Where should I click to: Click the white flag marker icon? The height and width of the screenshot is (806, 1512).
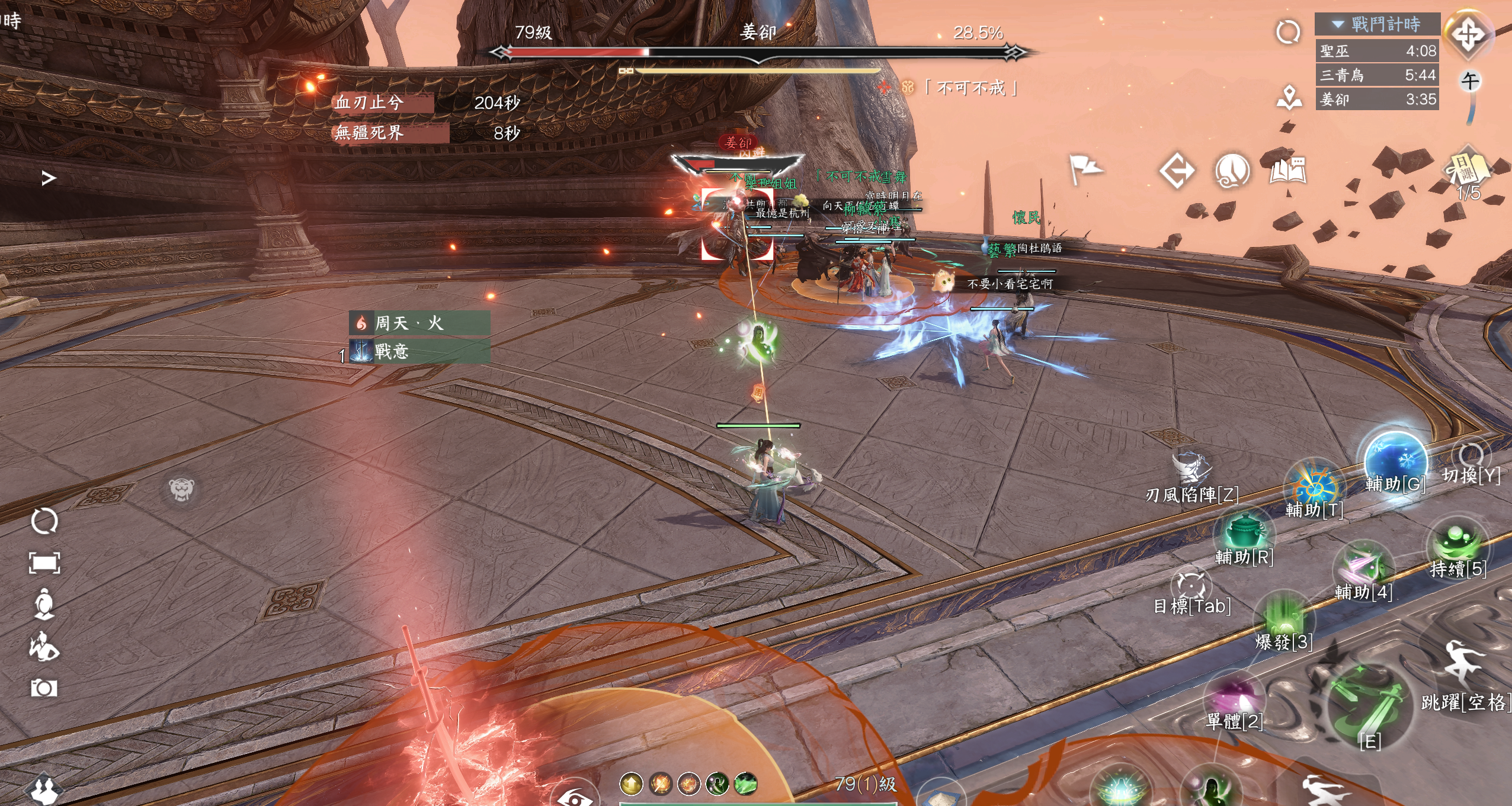[x=1085, y=169]
